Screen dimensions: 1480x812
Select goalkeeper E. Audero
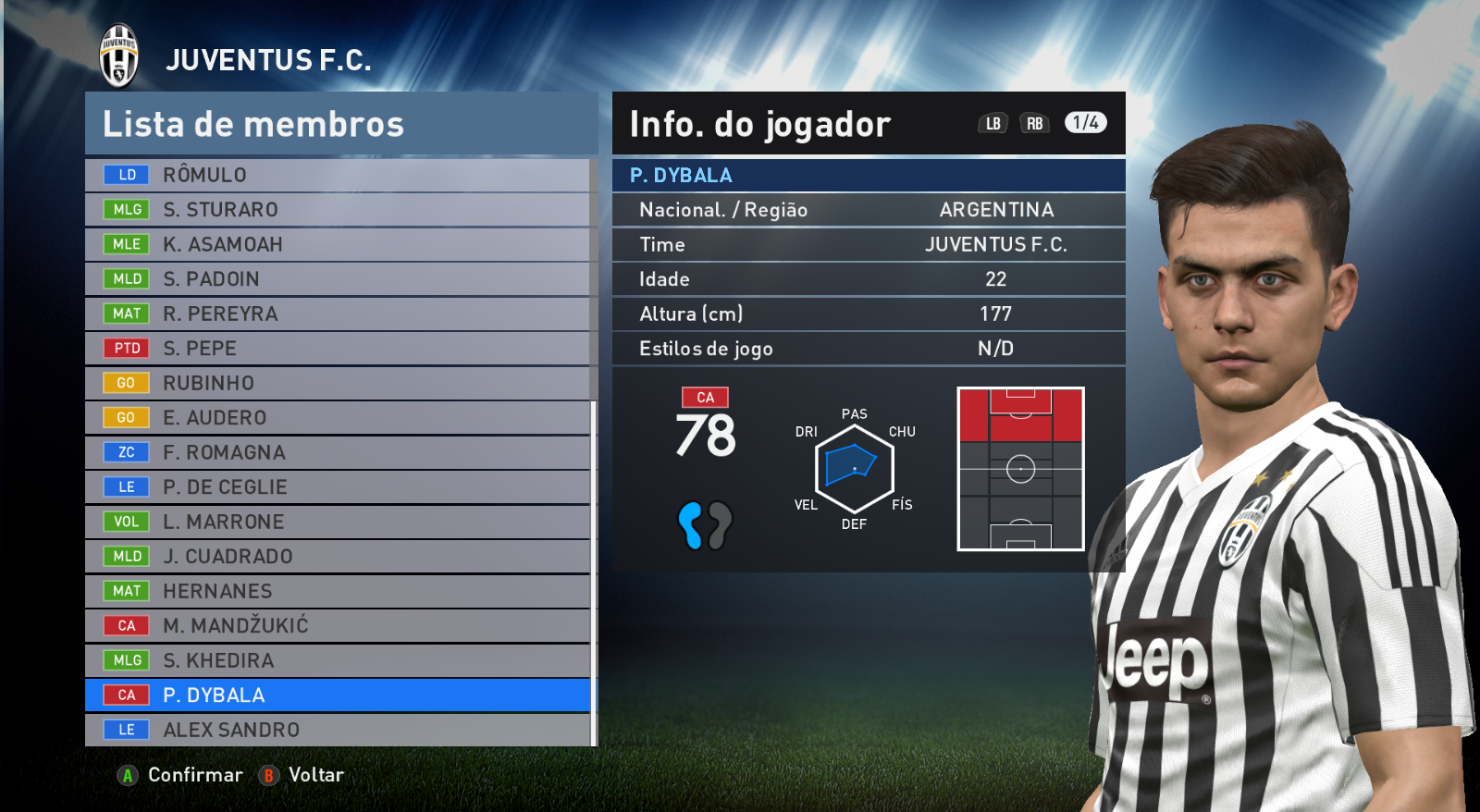(338, 418)
